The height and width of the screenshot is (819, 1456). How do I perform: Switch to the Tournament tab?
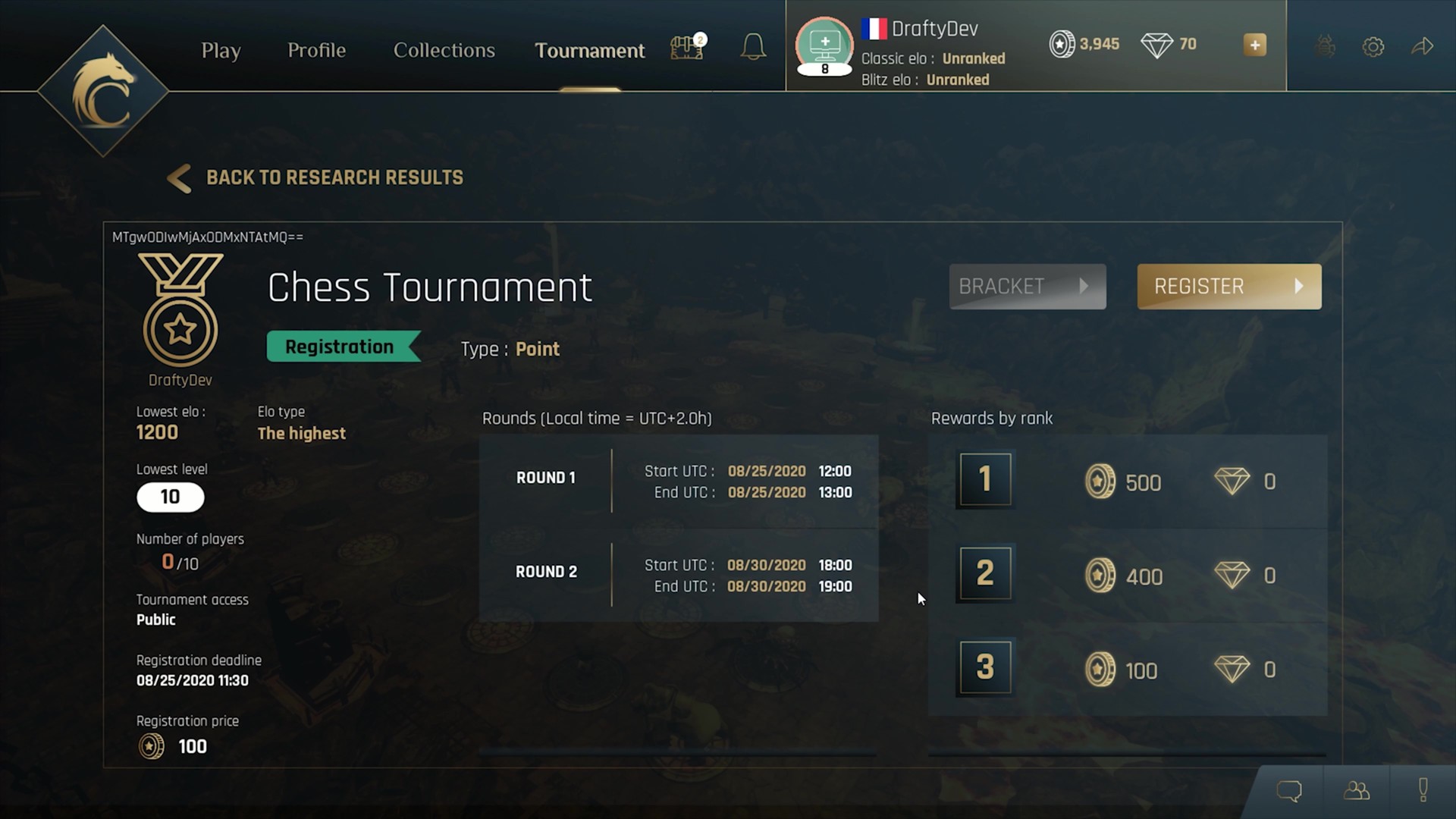click(x=589, y=50)
